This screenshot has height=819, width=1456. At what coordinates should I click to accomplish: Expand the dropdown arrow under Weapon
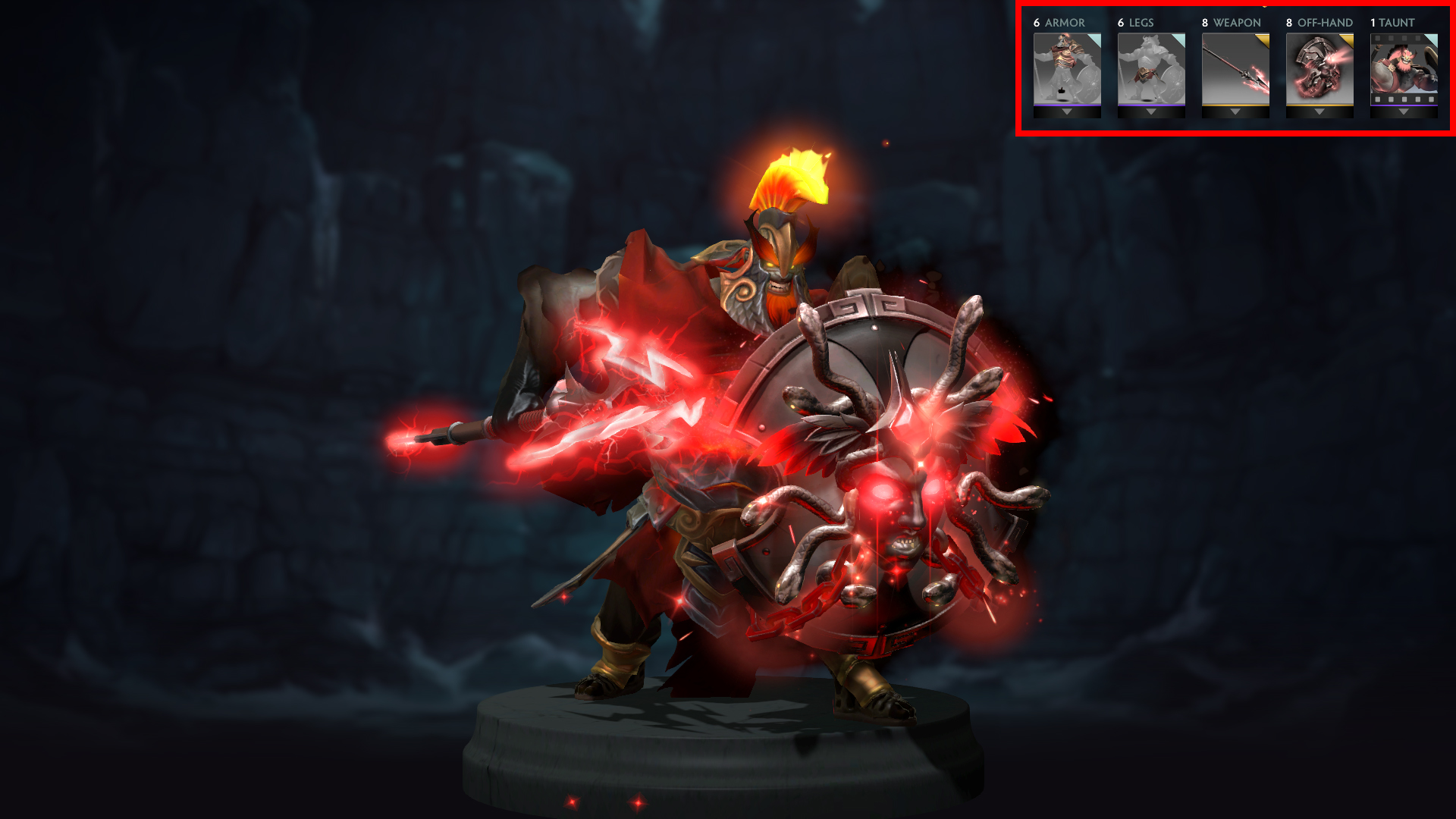pos(1235,112)
